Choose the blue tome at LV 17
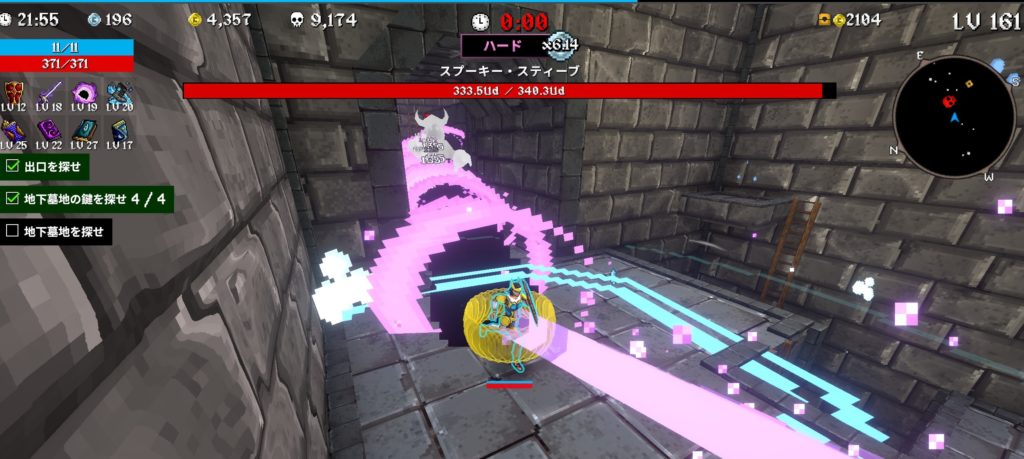Screen dimensions: 1024x459 click(119, 130)
